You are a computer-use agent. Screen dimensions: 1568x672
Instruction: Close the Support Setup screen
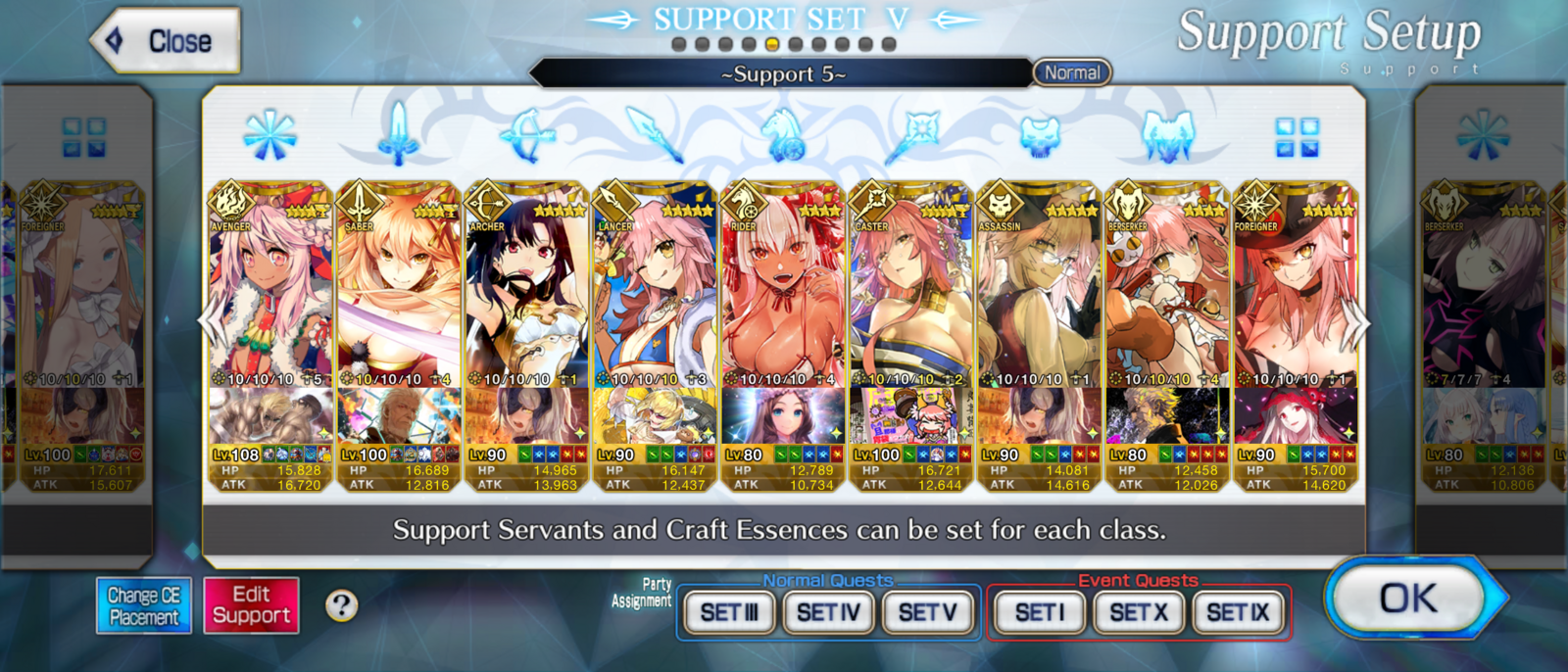(x=167, y=41)
